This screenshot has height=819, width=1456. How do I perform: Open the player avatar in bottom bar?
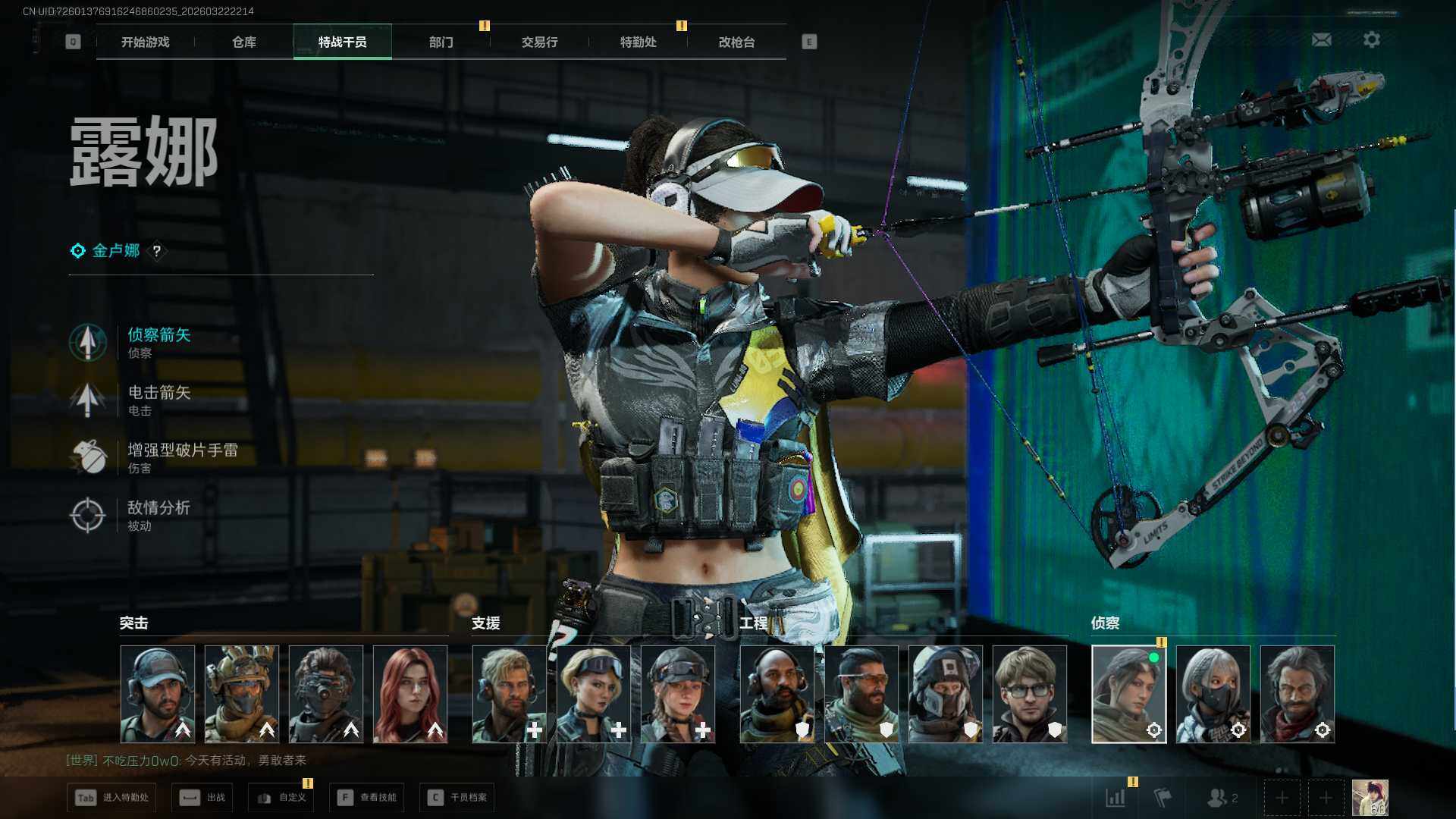click(x=1370, y=798)
